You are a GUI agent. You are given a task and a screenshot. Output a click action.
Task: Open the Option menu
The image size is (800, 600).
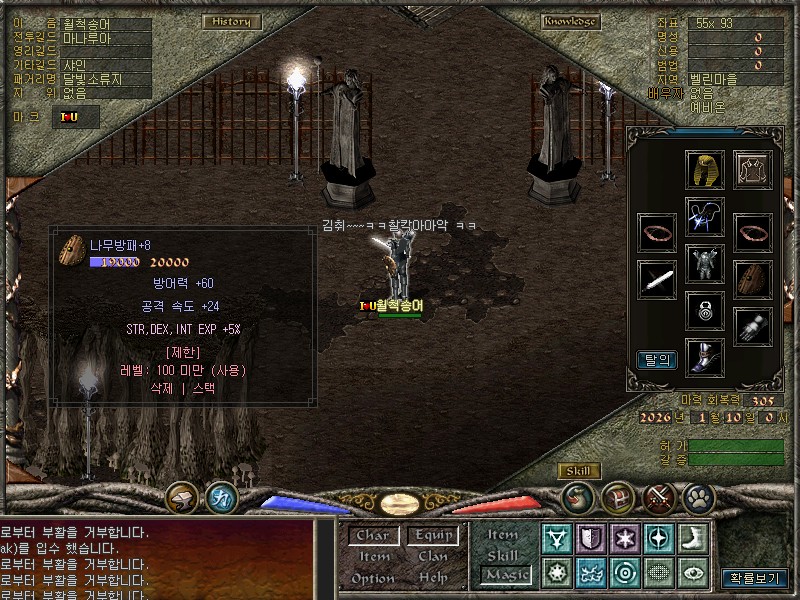[x=373, y=578]
